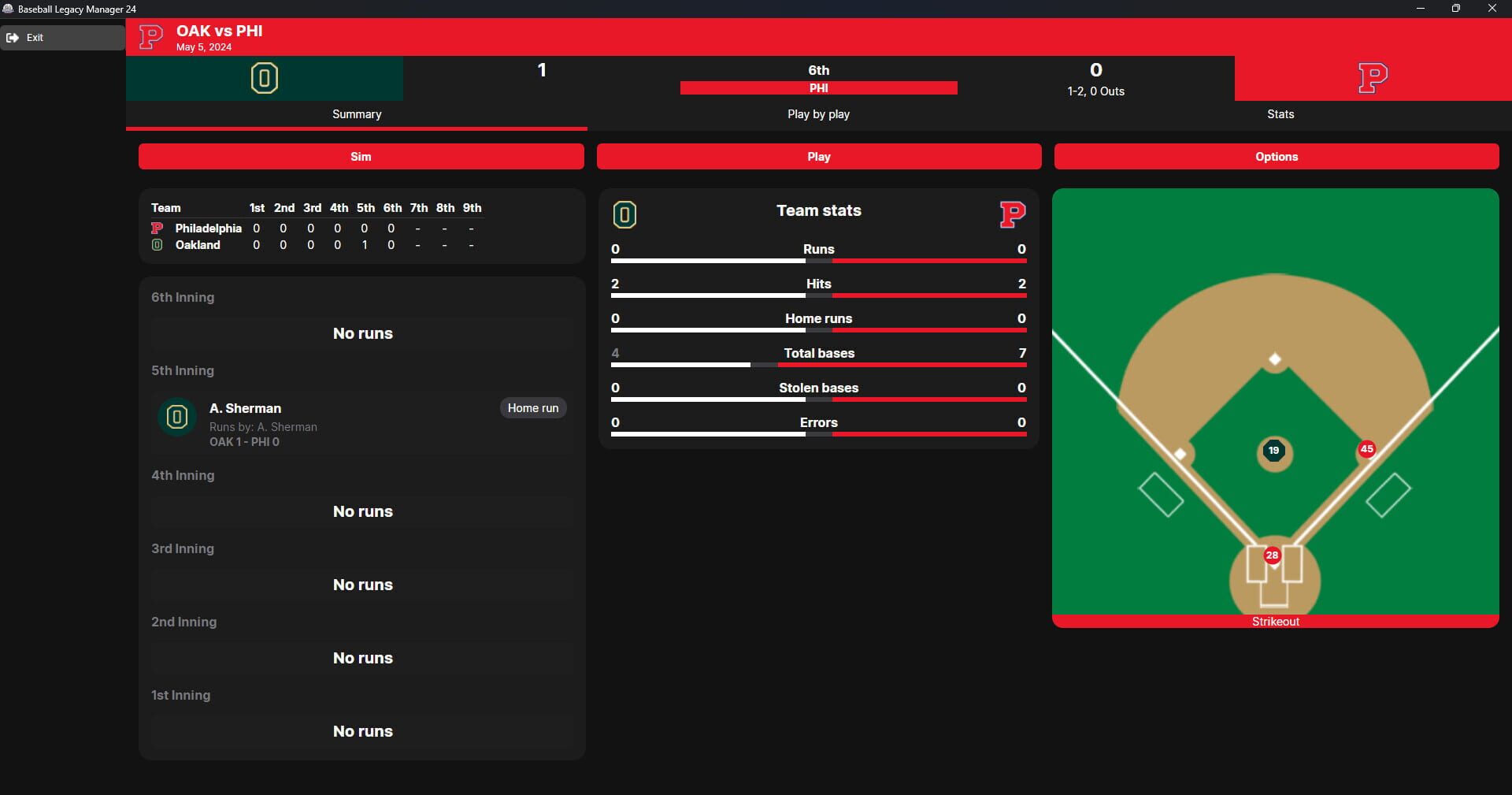
Task: Click the Home run badge next to A. Sherman
Action: (532, 408)
